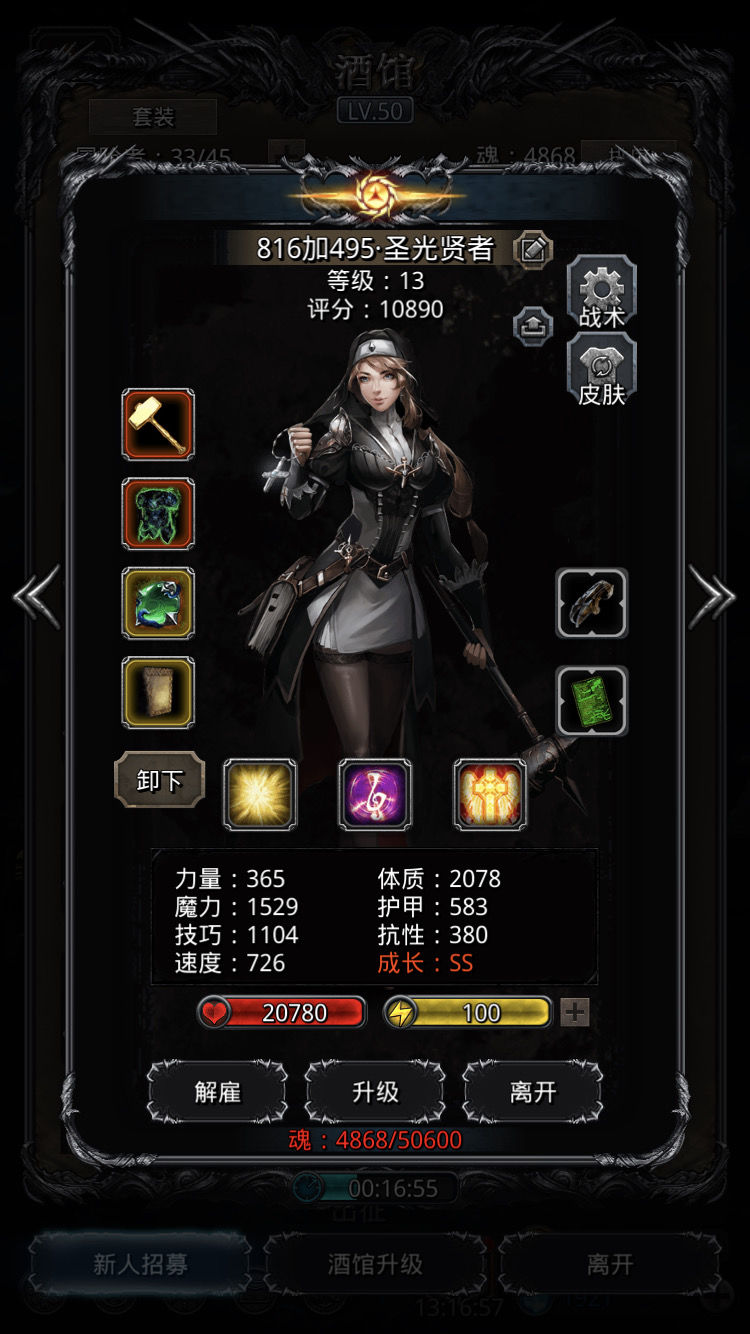Add energy with the plus button
The image size is (750, 1334).
point(574,1013)
